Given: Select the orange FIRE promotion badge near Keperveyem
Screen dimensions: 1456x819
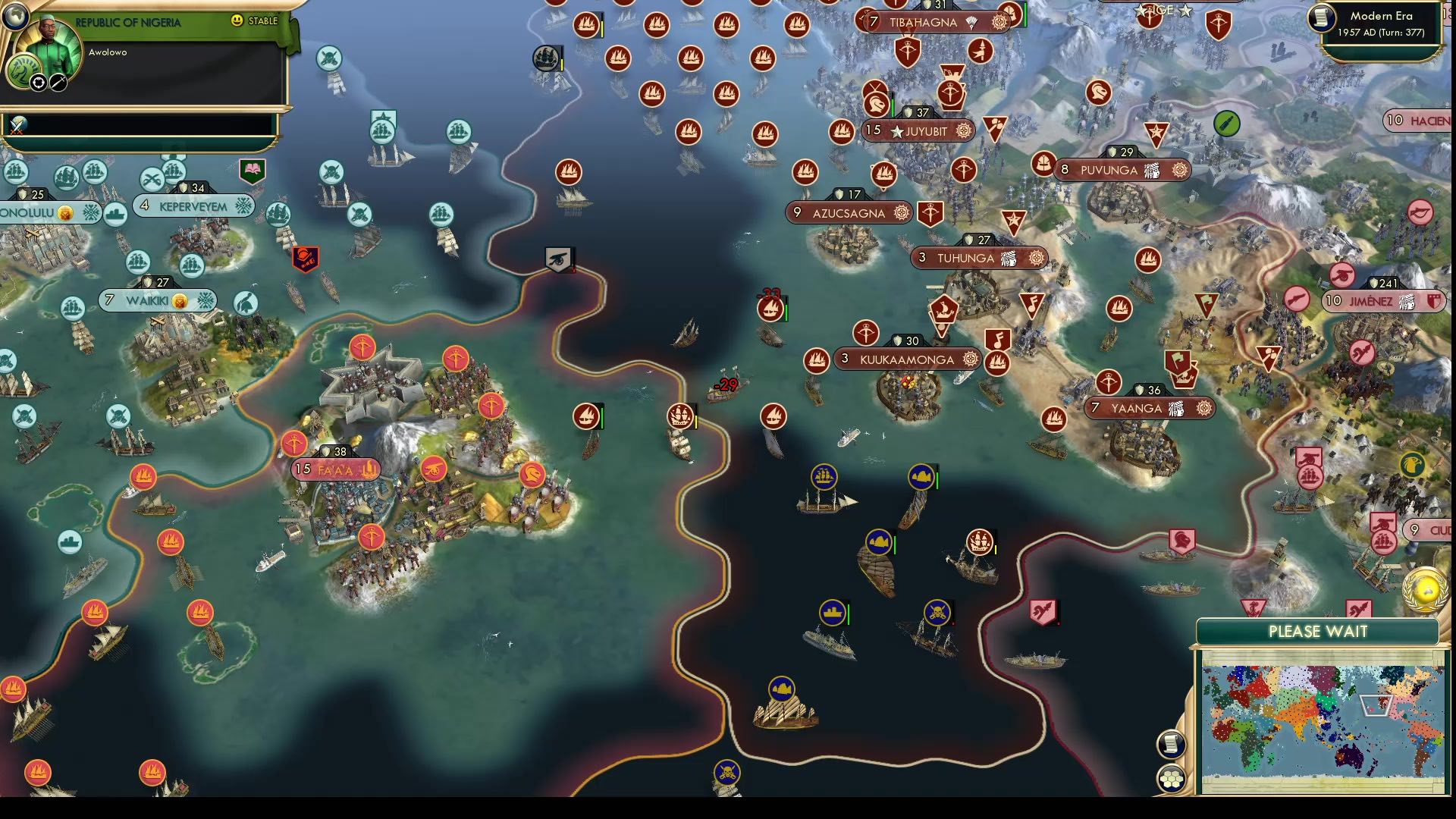Looking at the screenshot, I should point(305,258).
